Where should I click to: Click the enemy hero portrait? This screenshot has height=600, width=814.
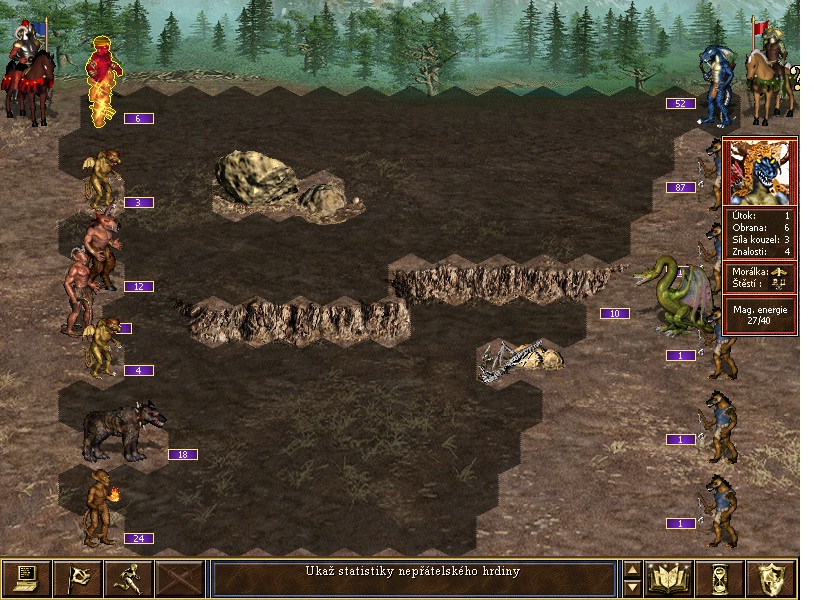click(759, 172)
